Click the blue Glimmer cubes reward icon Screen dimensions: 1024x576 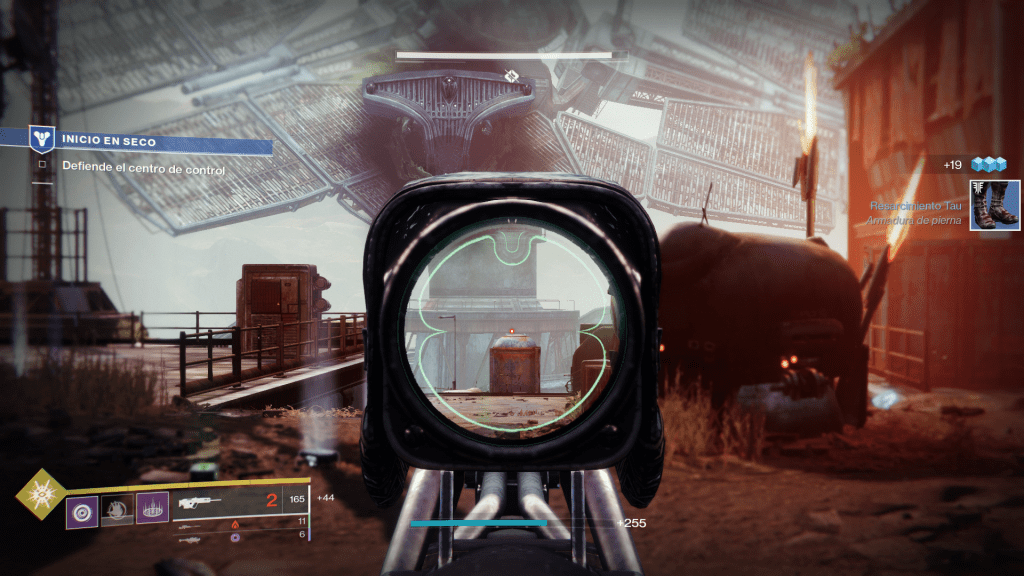[988, 164]
